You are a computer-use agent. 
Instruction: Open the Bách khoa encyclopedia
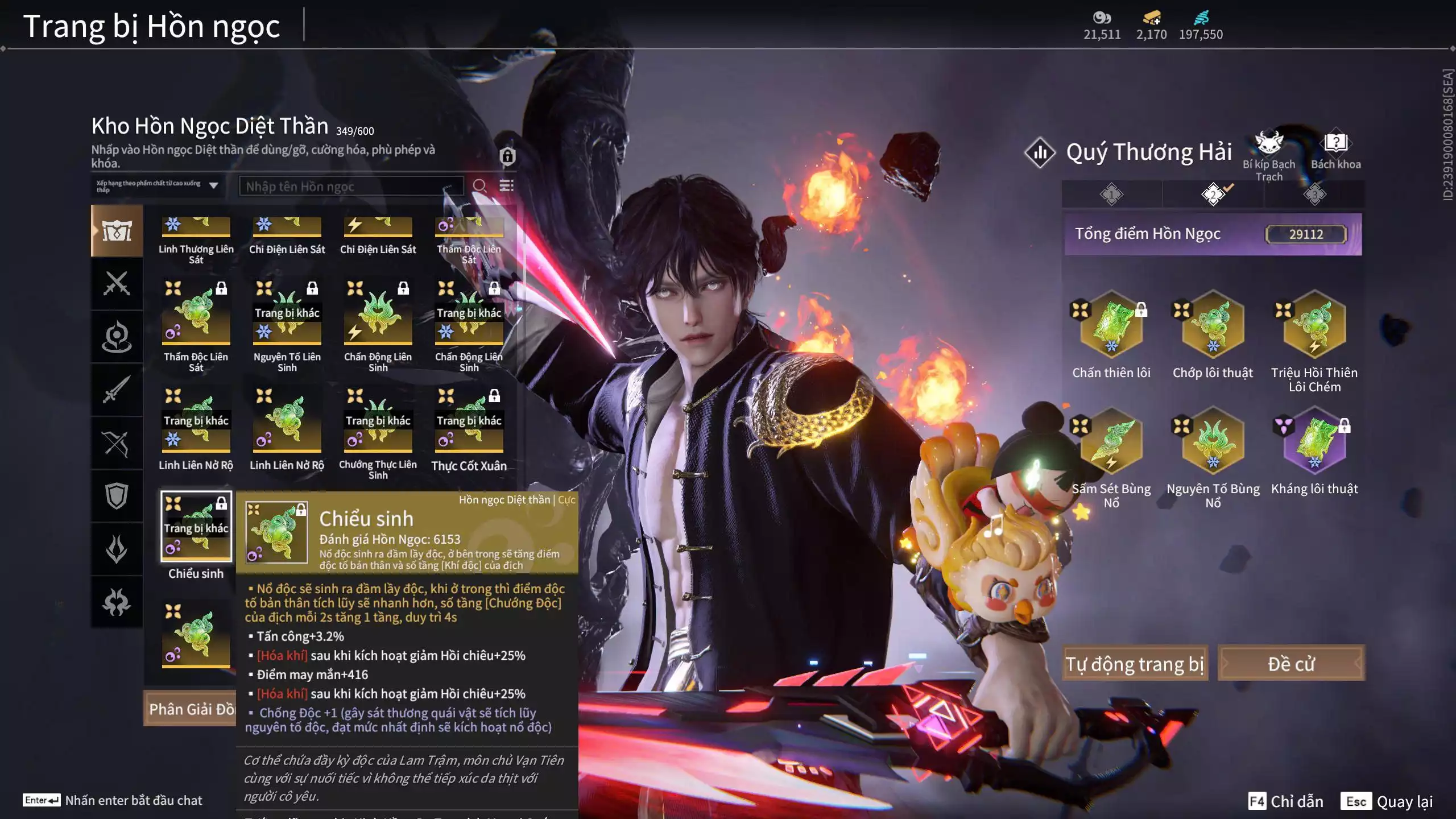(x=1335, y=144)
